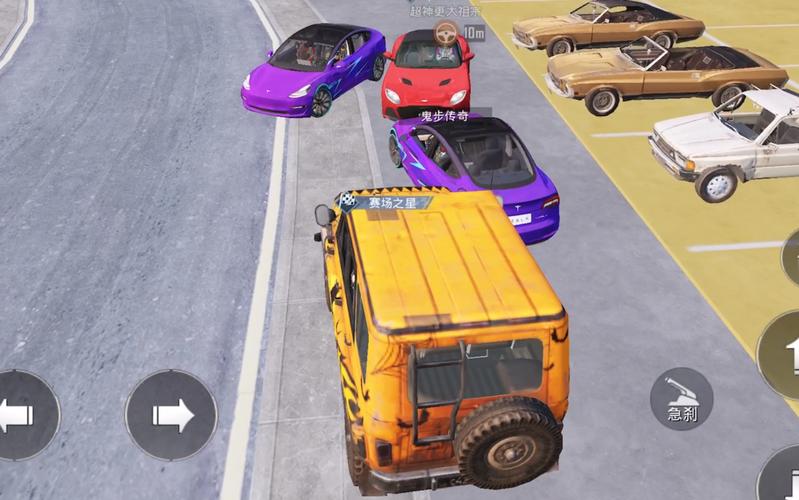This screenshot has width=799, height=500.
Task: Activate the 急刹 handbrake button
Action: click(x=681, y=399)
